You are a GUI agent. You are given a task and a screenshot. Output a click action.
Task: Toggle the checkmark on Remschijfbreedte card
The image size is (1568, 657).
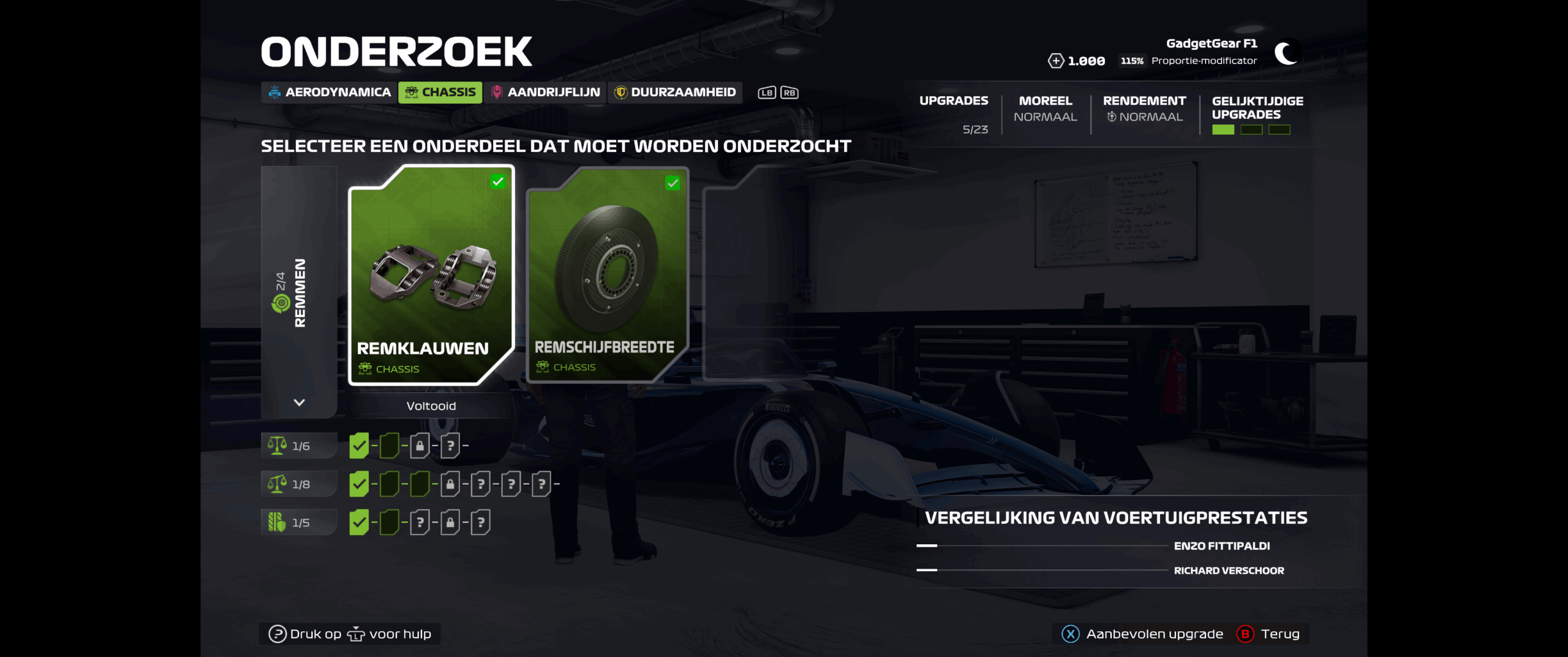[672, 183]
